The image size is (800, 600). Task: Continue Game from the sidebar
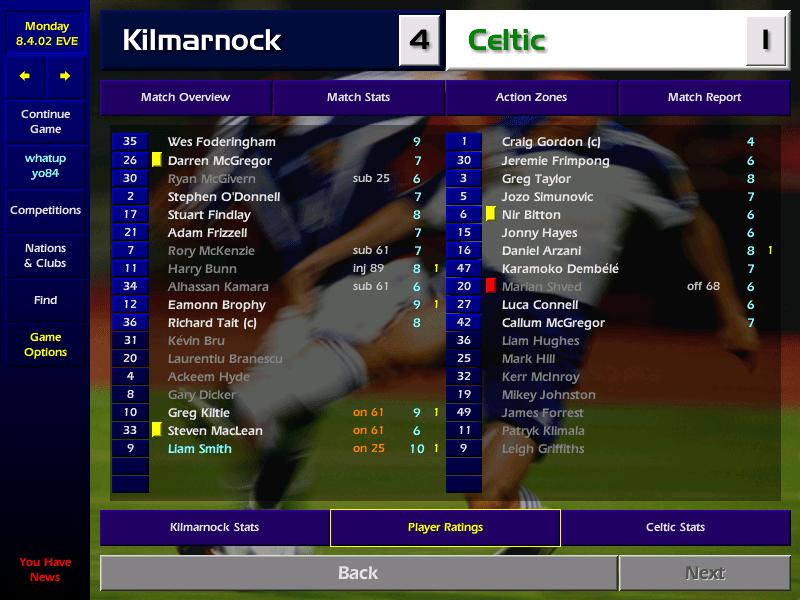tap(45, 122)
